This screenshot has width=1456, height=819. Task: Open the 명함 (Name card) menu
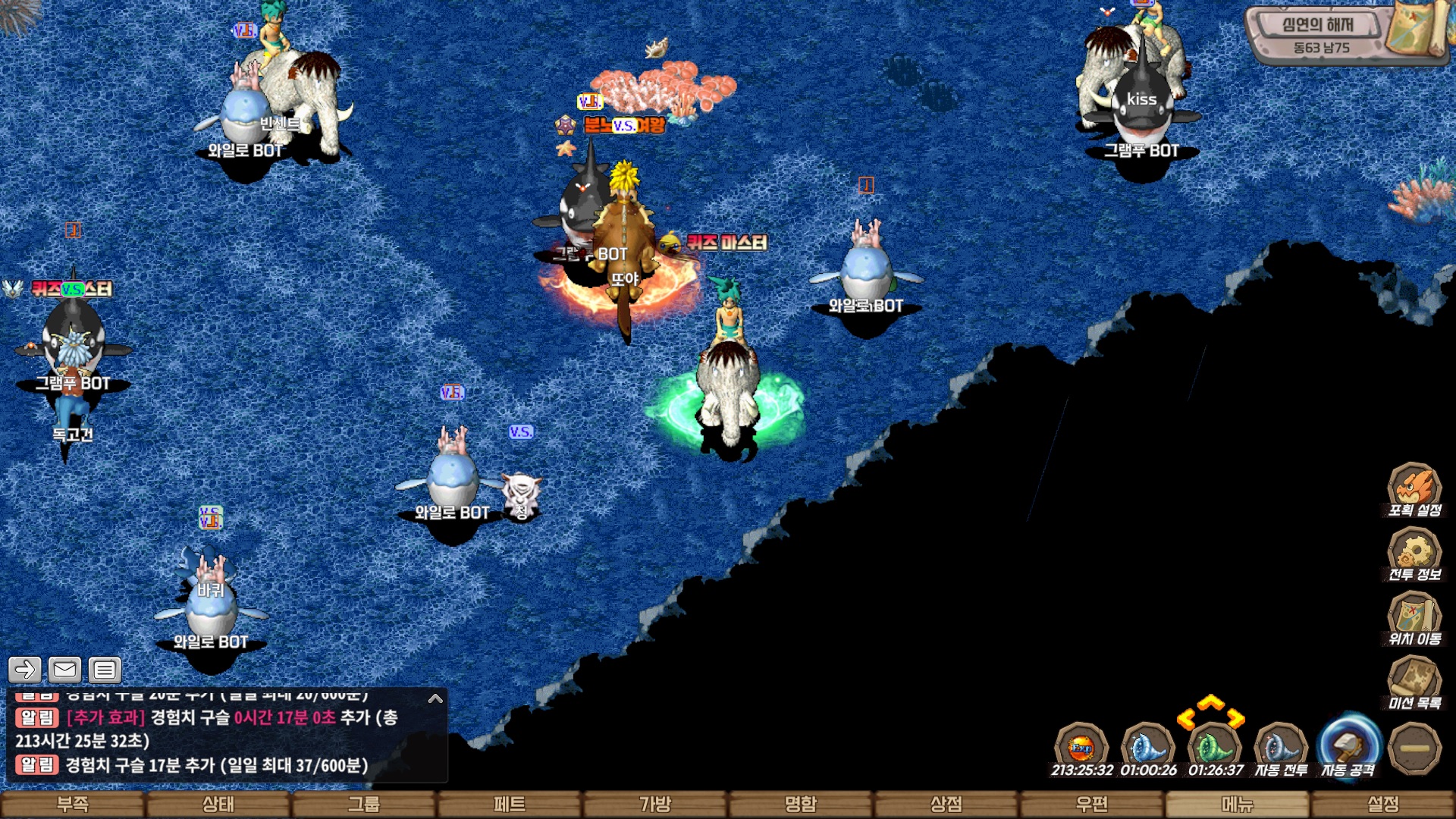[x=801, y=804]
